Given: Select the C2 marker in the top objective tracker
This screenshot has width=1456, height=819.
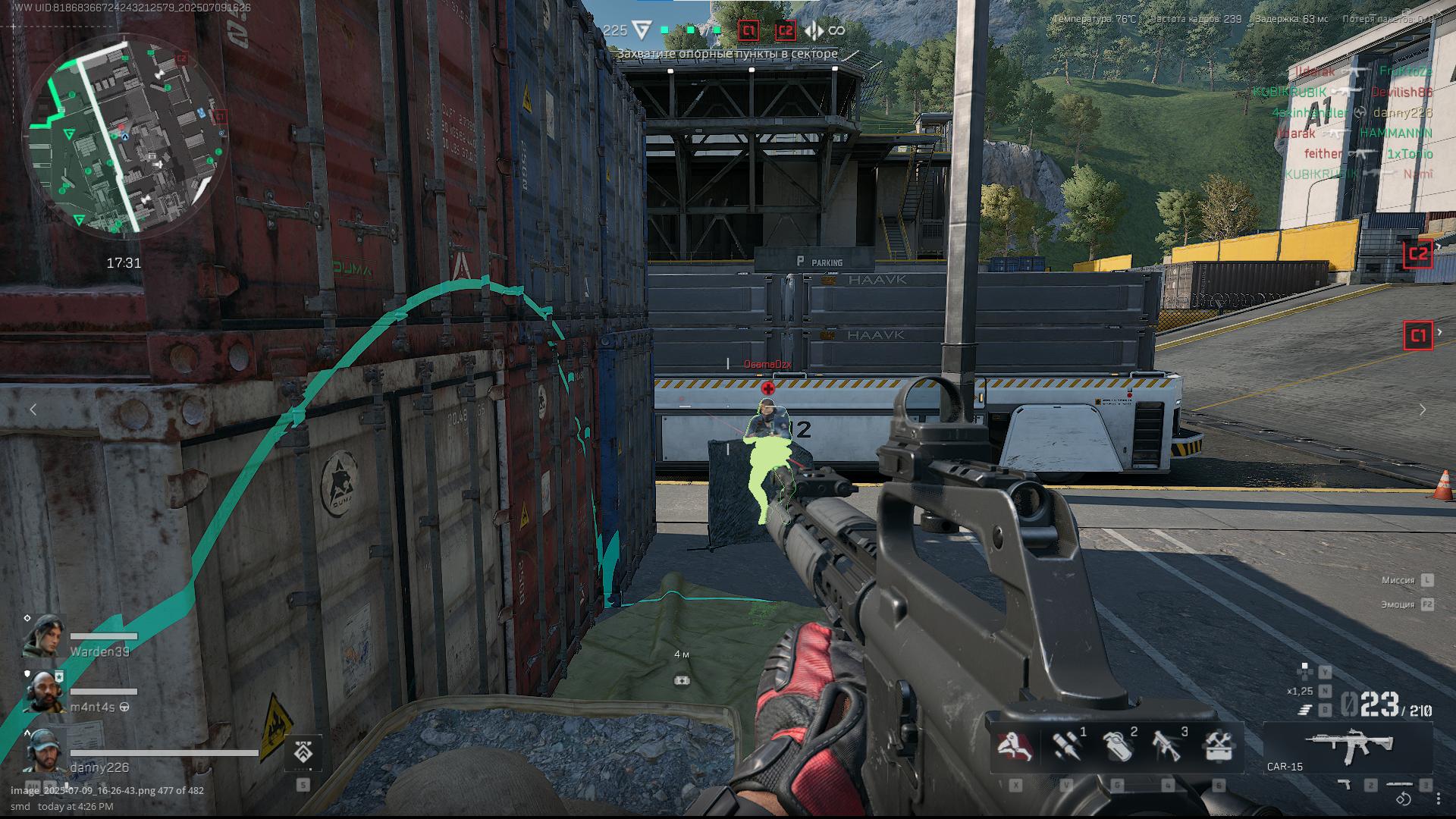Looking at the screenshot, I should [x=785, y=30].
